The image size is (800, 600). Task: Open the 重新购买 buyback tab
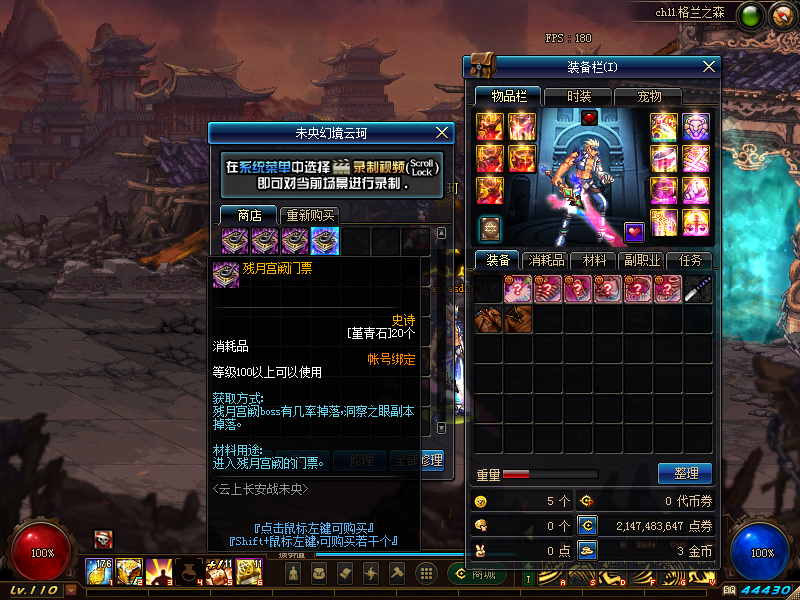click(x=311, y=215)
